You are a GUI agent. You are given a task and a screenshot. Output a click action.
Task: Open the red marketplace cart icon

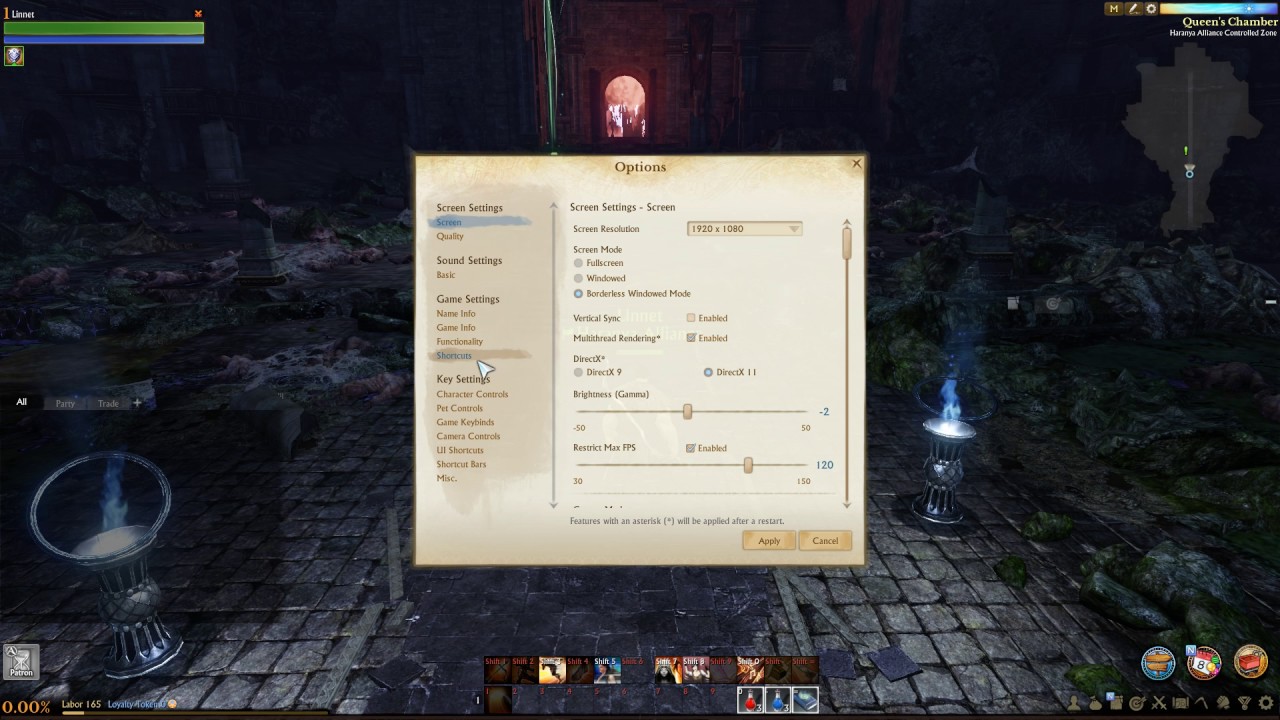tap(1254, 664)
